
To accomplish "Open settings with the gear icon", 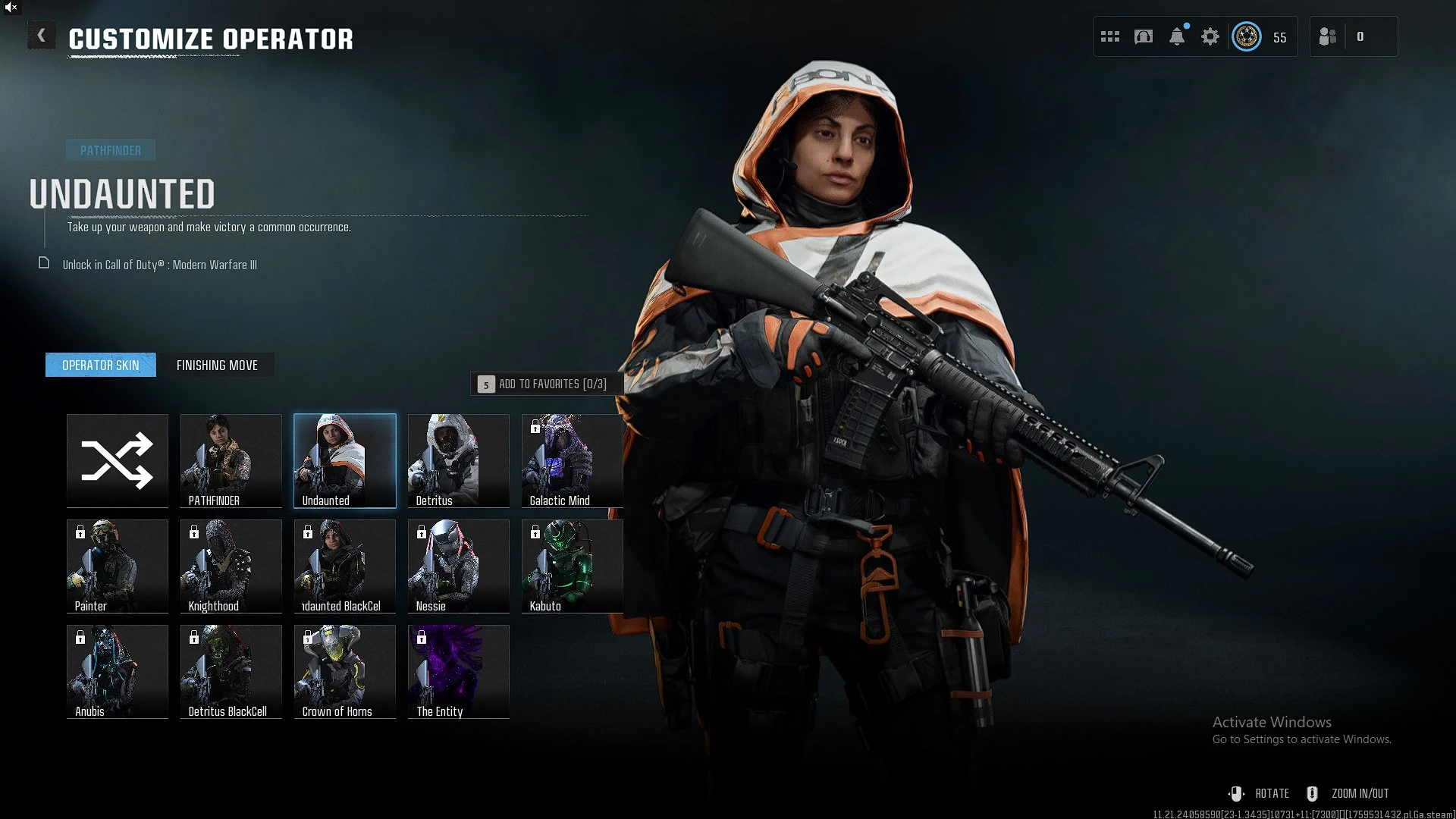I will pyautogui.click(x=1210, y=36).
